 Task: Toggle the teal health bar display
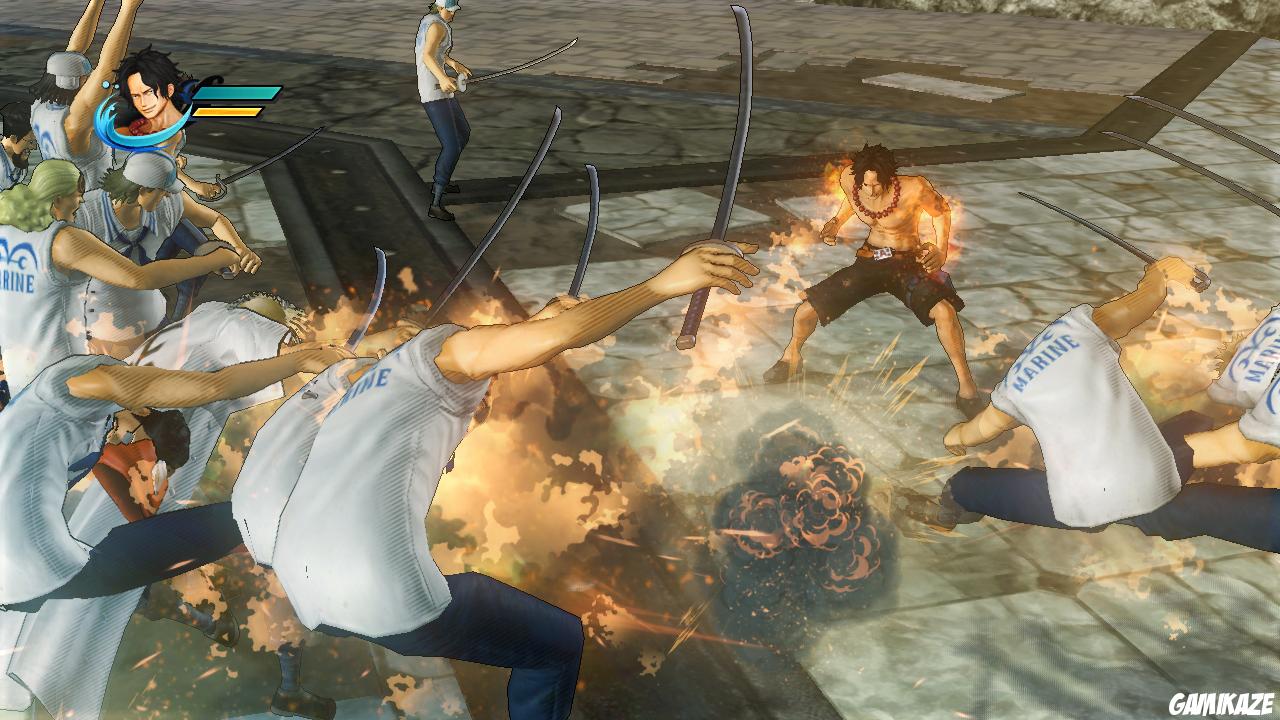click(x=235, y=92)
